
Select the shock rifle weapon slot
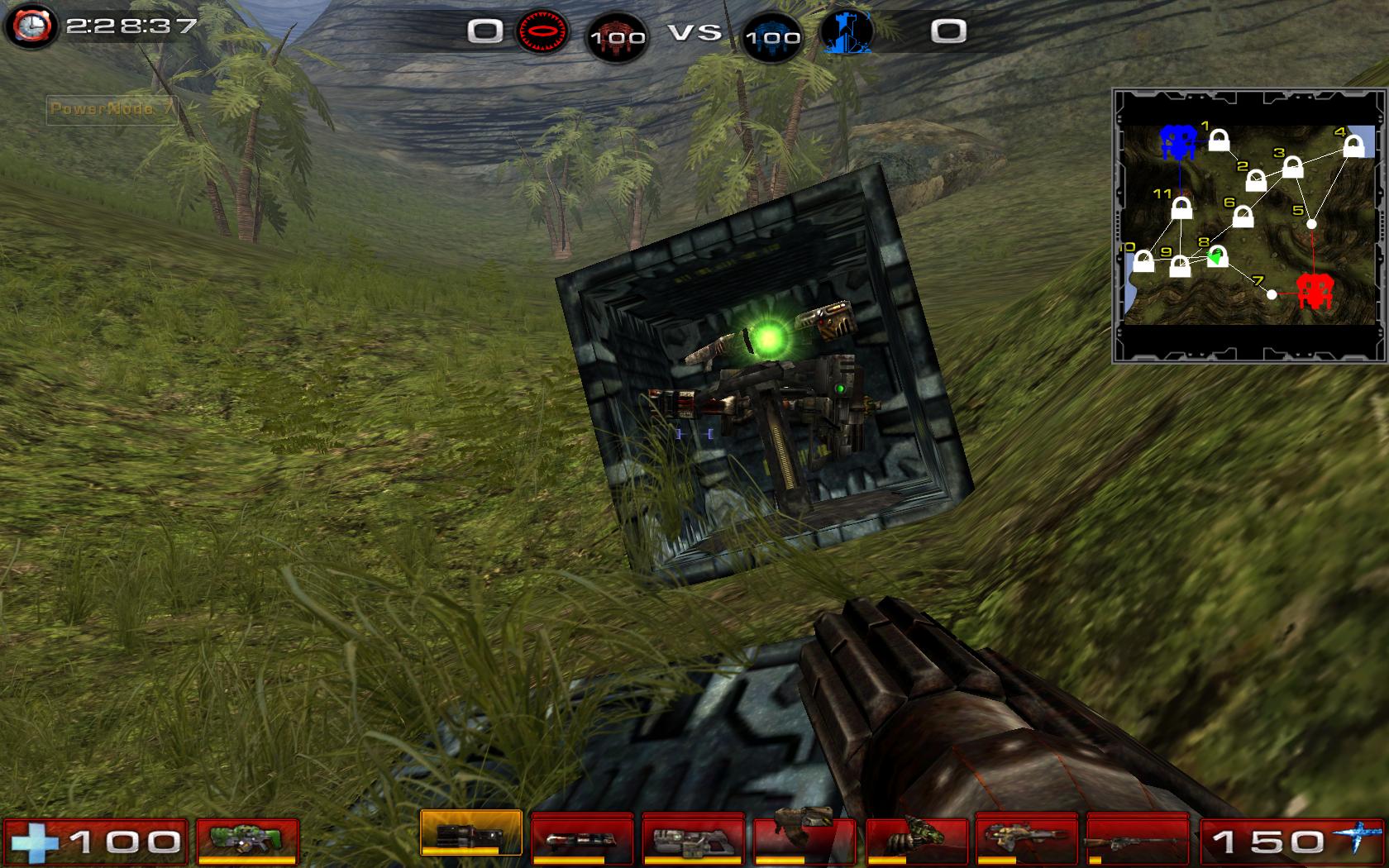coord(582,841)
